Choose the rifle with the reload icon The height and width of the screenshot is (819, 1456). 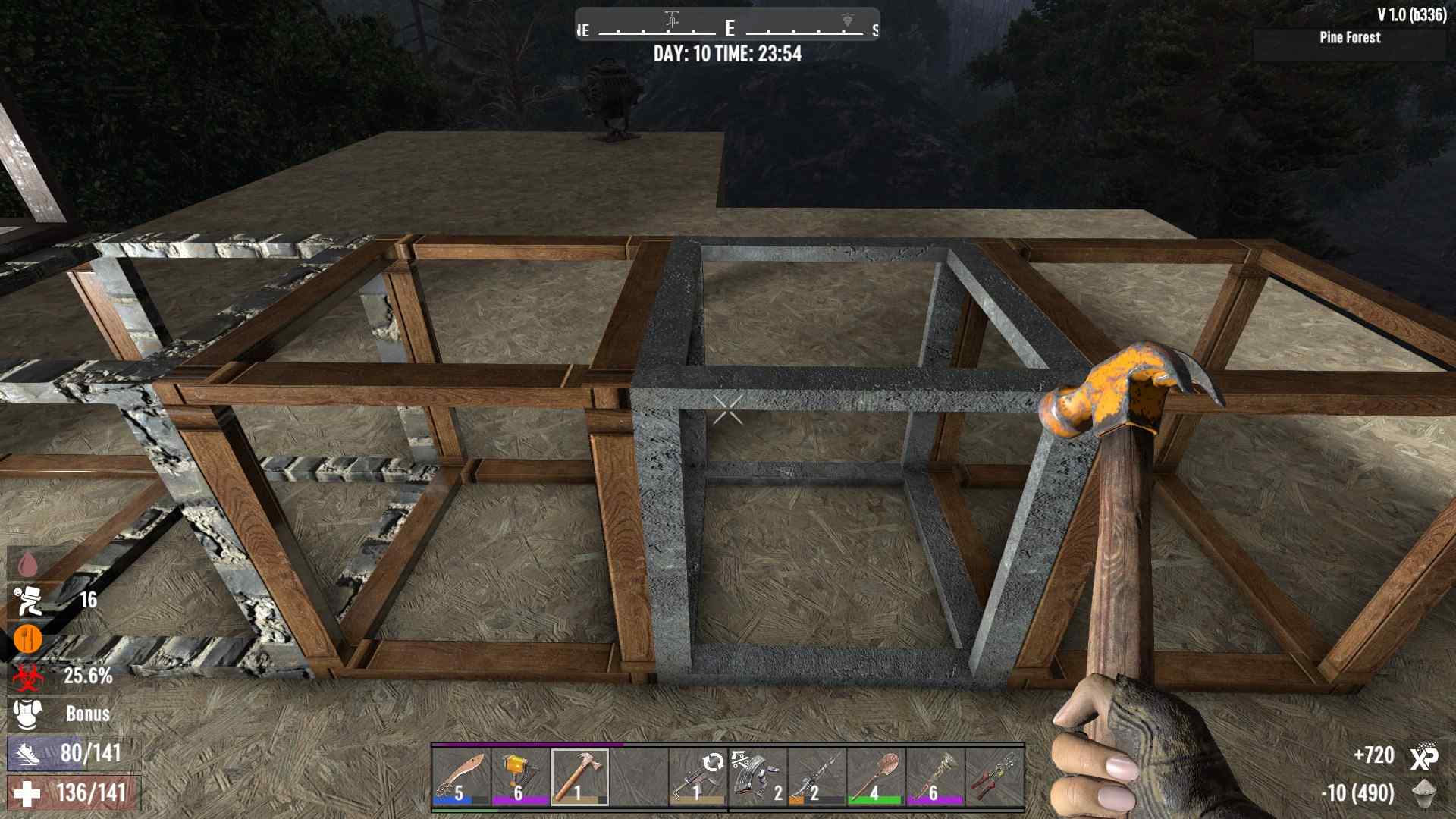pyautogui.click(x=698, y=777)
